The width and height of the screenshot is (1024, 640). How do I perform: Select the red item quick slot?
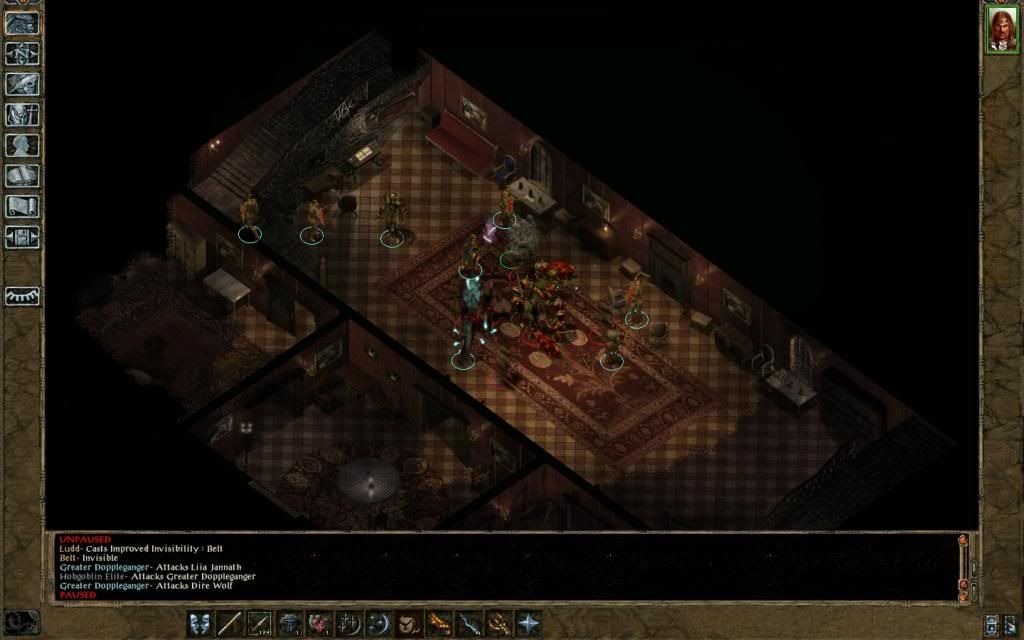click(320, 623)
